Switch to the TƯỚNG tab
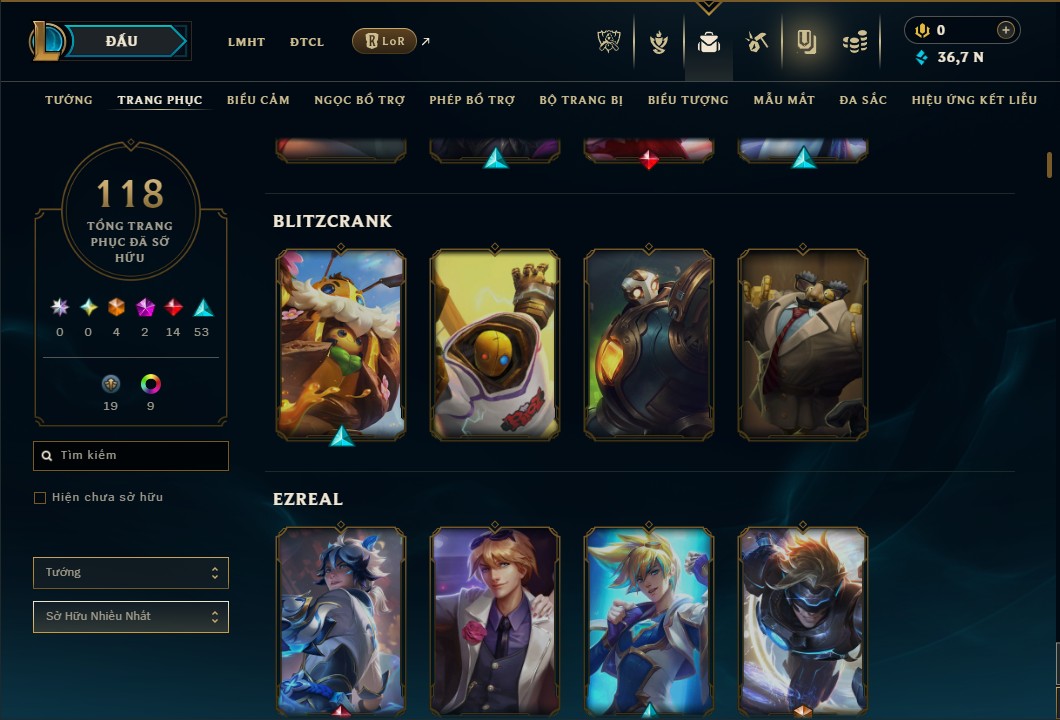 tap(69, 100)
